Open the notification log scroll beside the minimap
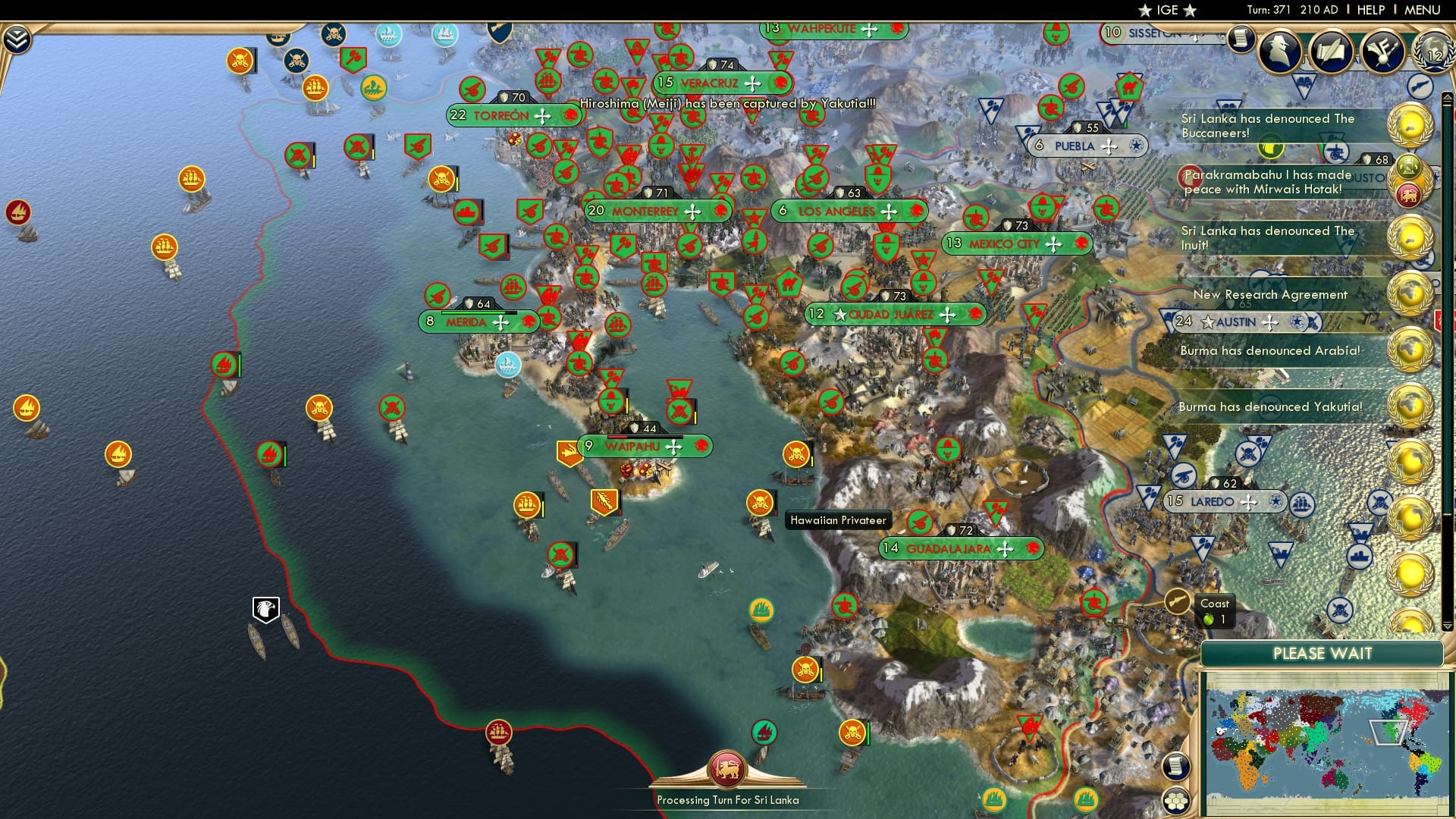The image size is (1456, 819). (x=1176, y=767)
